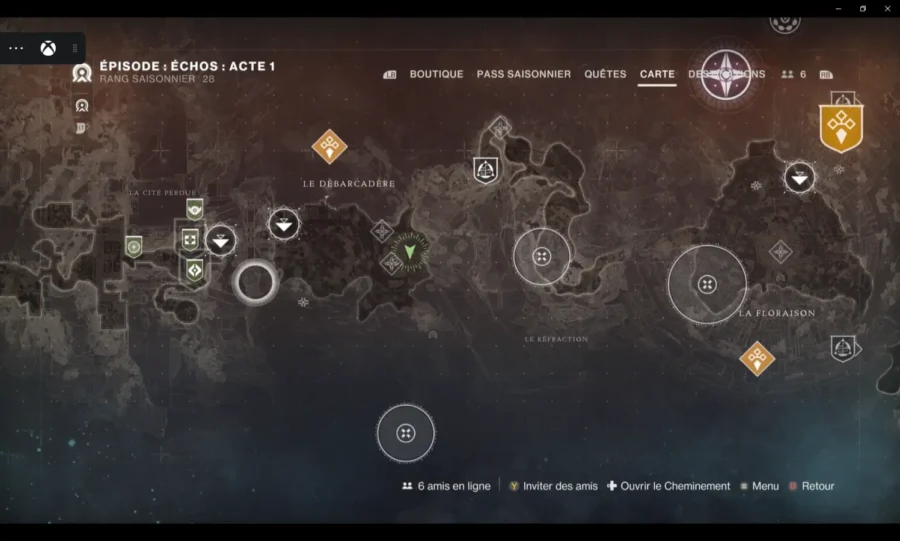The height and width of the screenshot is (541, 900).
Task: Select the Carte tab
Action: coord(657,74)
